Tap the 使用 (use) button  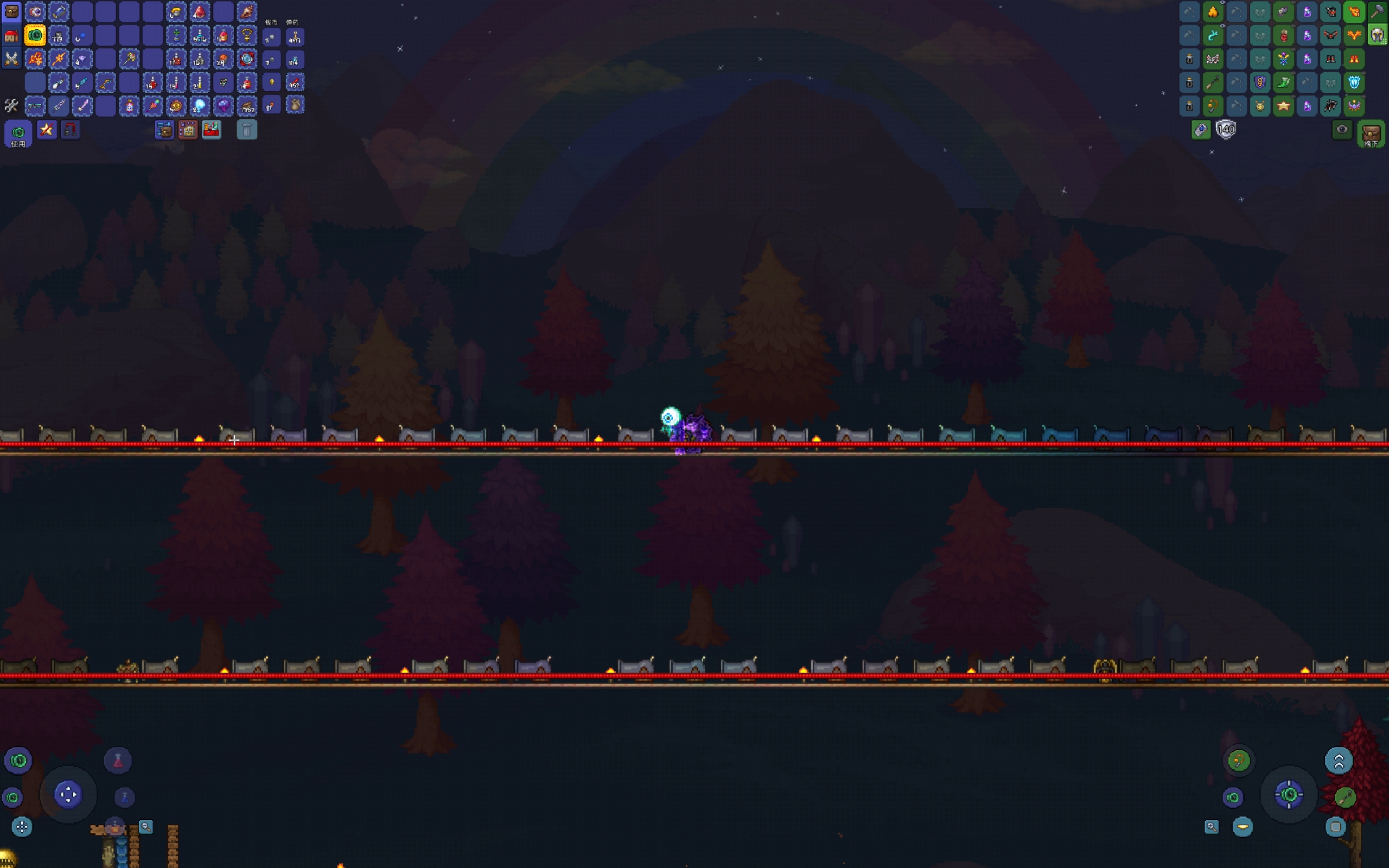coord(18,135)
